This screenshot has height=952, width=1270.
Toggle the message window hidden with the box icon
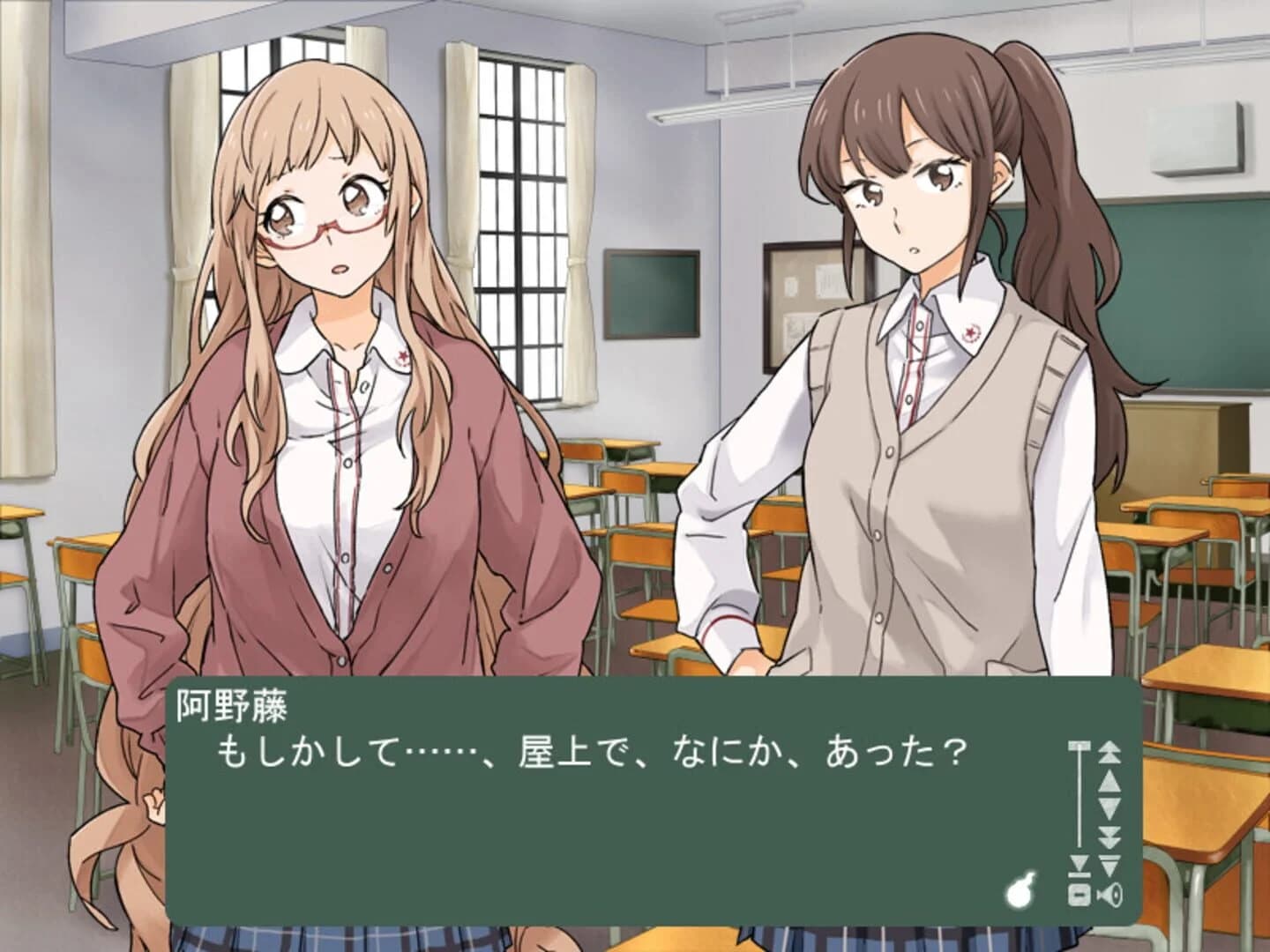pyautogui.click(x=1079, y=896)
